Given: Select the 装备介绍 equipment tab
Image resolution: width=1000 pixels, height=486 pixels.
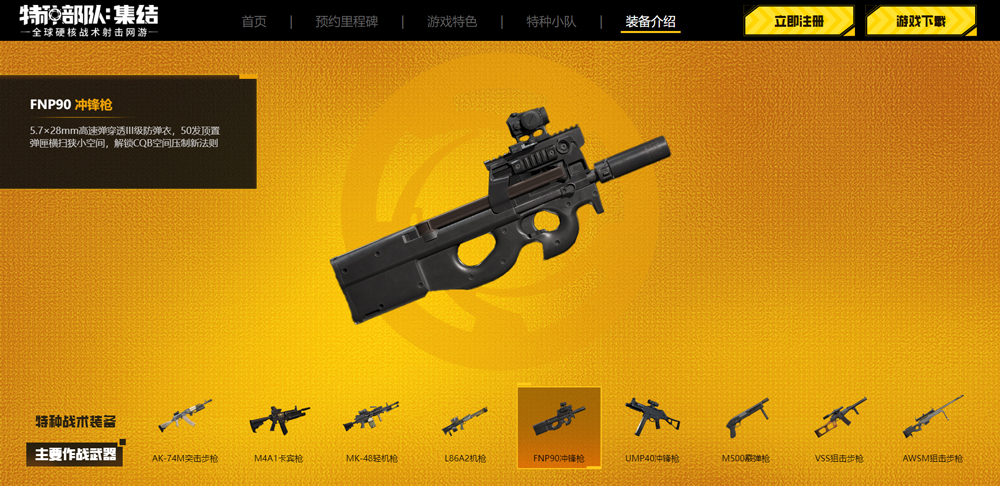Looking at the screenshot, I should (650, 22).
